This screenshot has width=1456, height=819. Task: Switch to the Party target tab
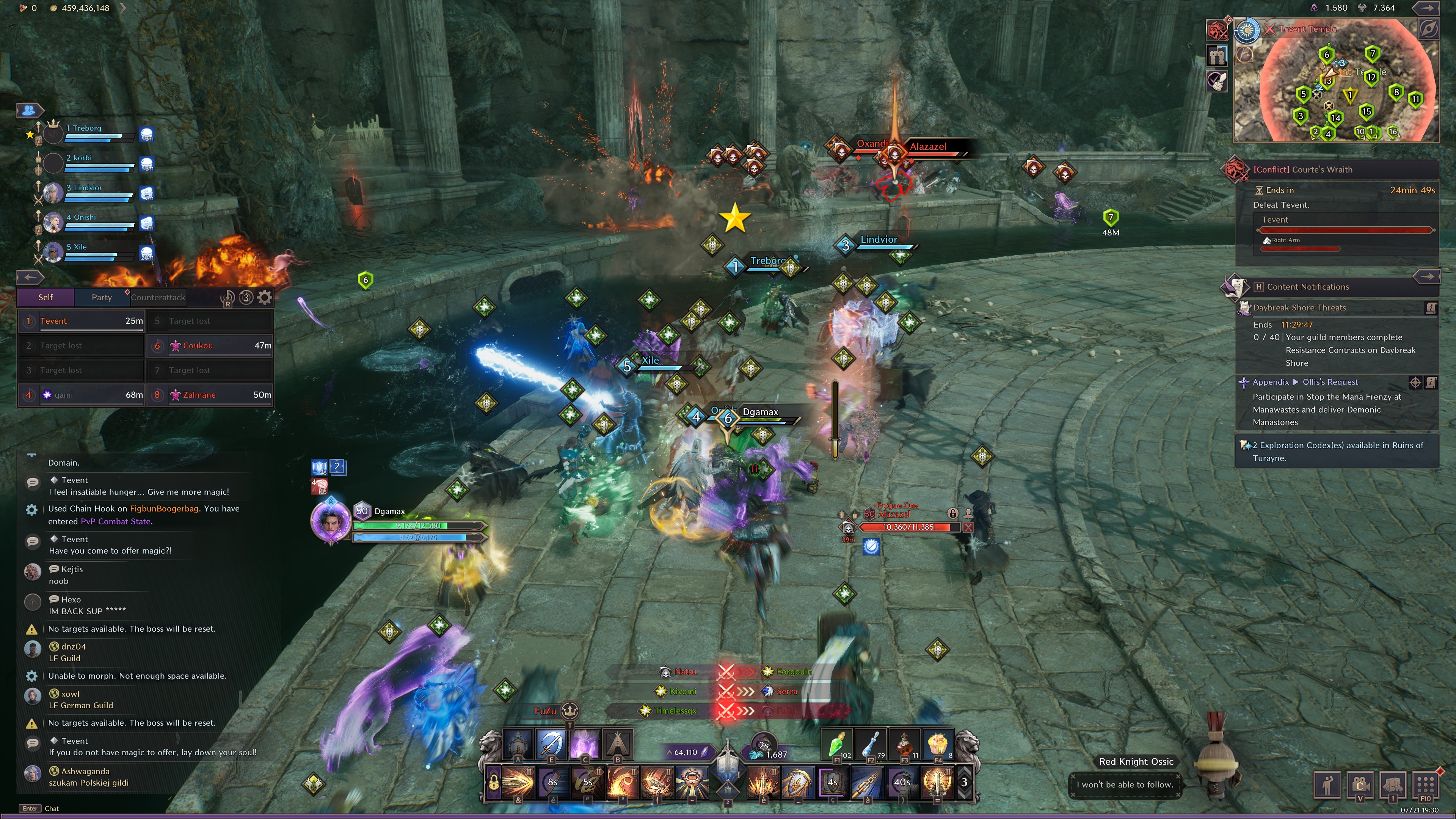[x=102, y=297]
